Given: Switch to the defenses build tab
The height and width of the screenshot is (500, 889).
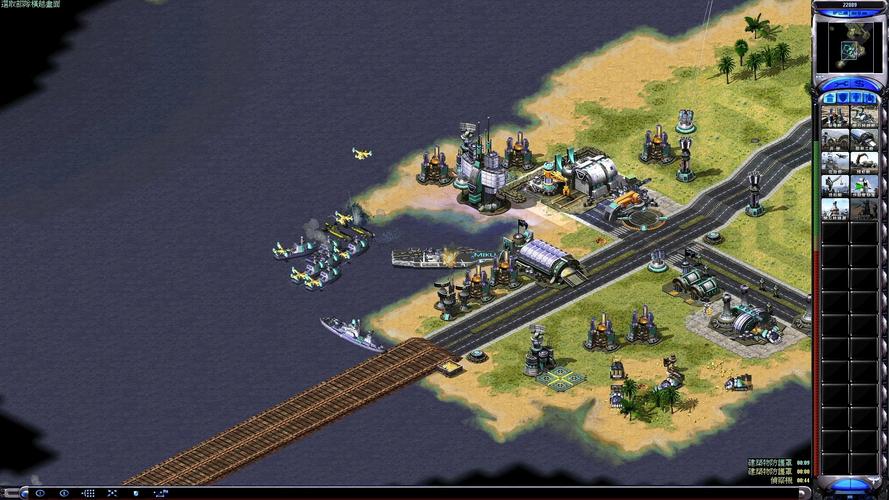Looking at the screenshot, I should 842,98.
